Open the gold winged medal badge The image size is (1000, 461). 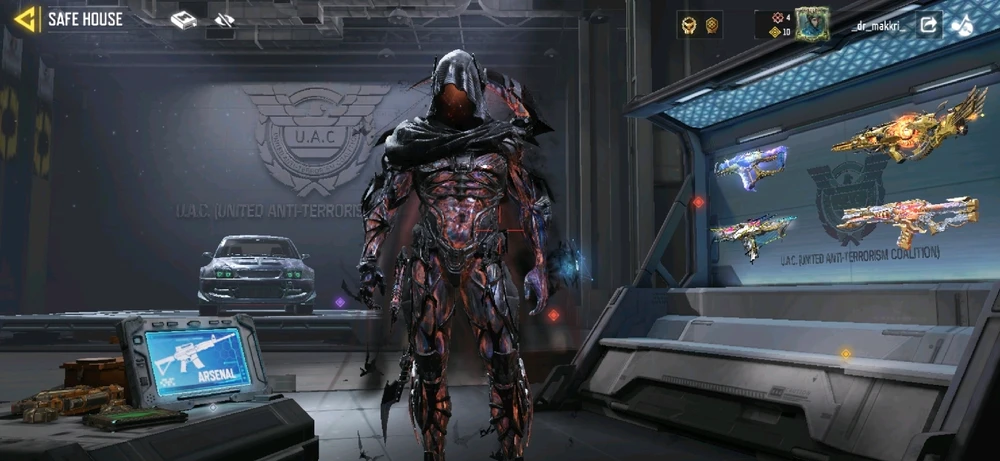click(688, 25)
